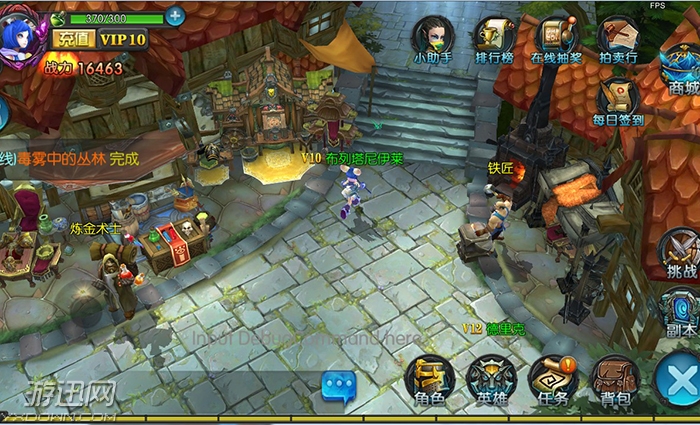Open the chat bubble button
Screen dimensions: 700x425
[x=339, y=385]
